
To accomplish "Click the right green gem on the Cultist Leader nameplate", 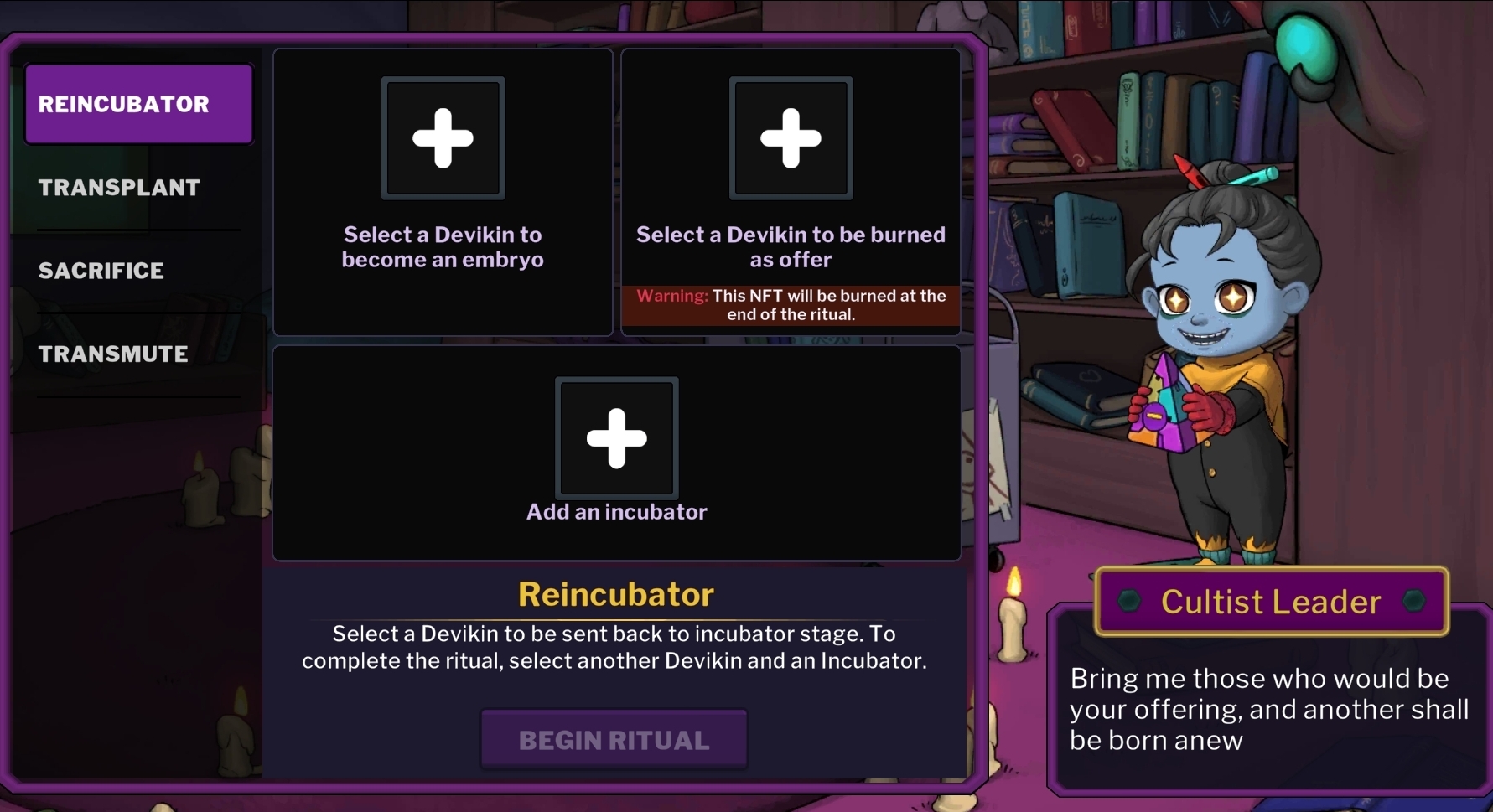I will 1412,602.
